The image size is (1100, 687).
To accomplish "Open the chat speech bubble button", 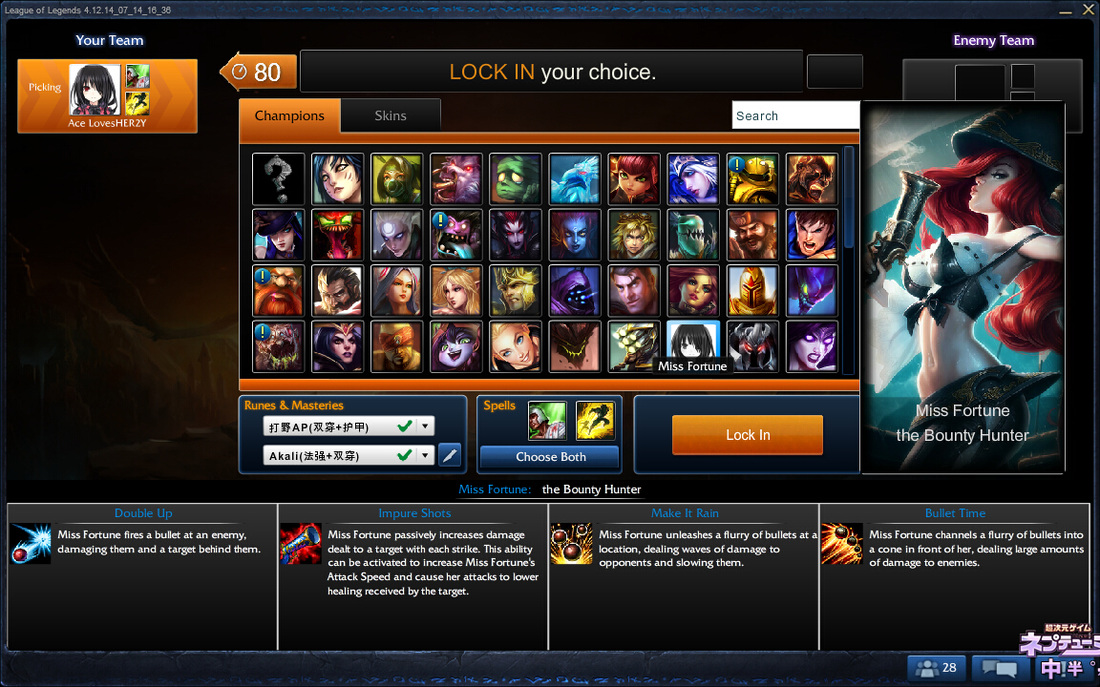I will coord(1000,667).
